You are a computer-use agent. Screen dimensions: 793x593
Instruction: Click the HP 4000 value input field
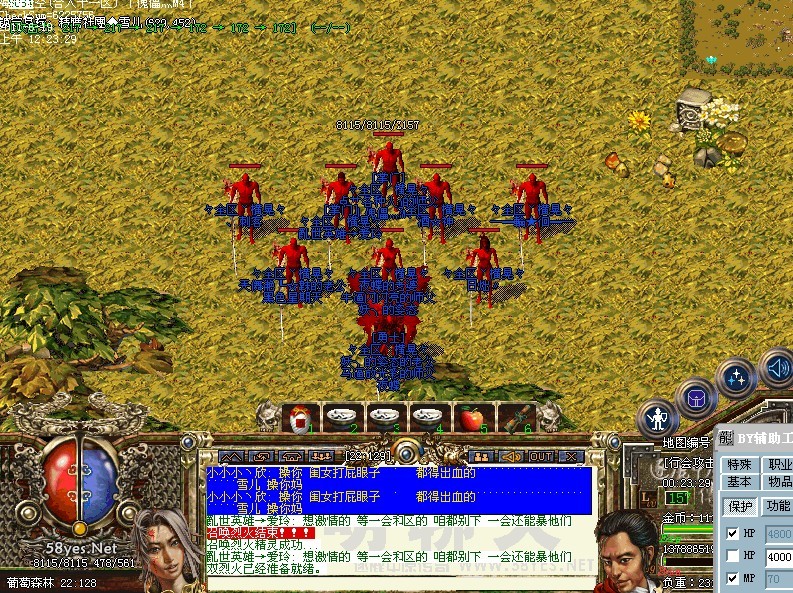(779, 556)
